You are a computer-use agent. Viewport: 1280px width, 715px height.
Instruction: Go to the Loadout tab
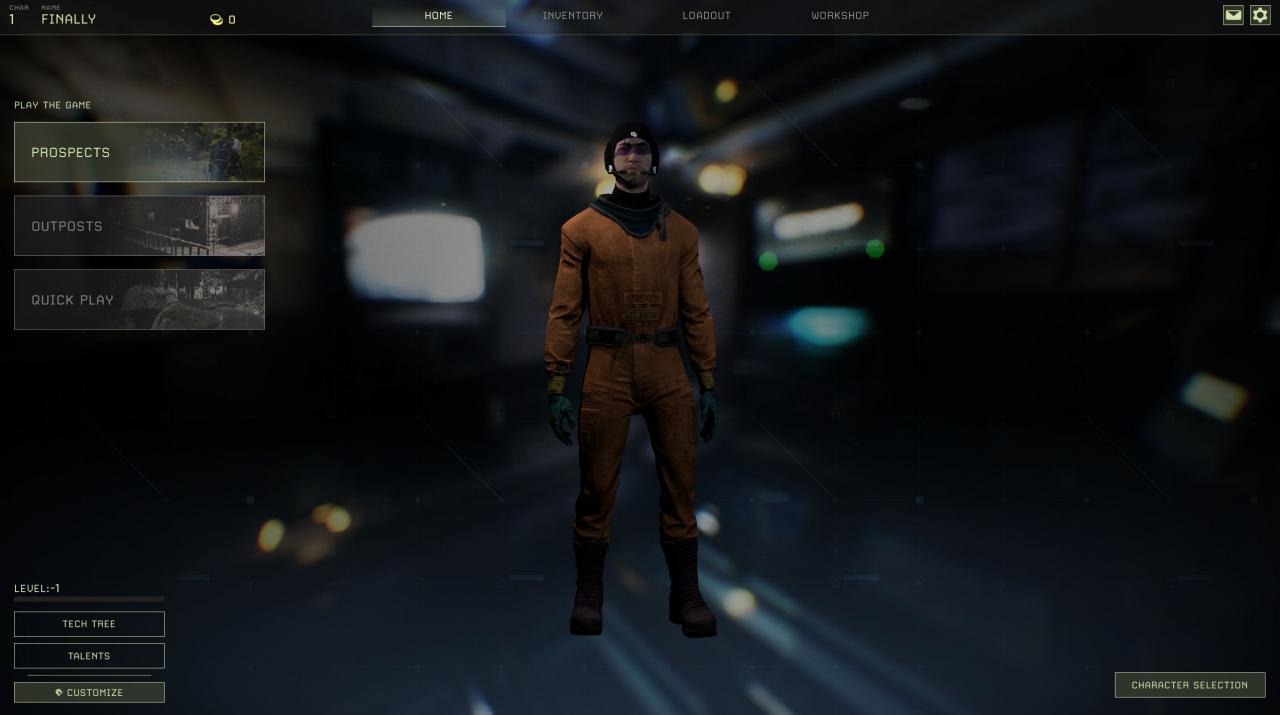pos(706,16)
